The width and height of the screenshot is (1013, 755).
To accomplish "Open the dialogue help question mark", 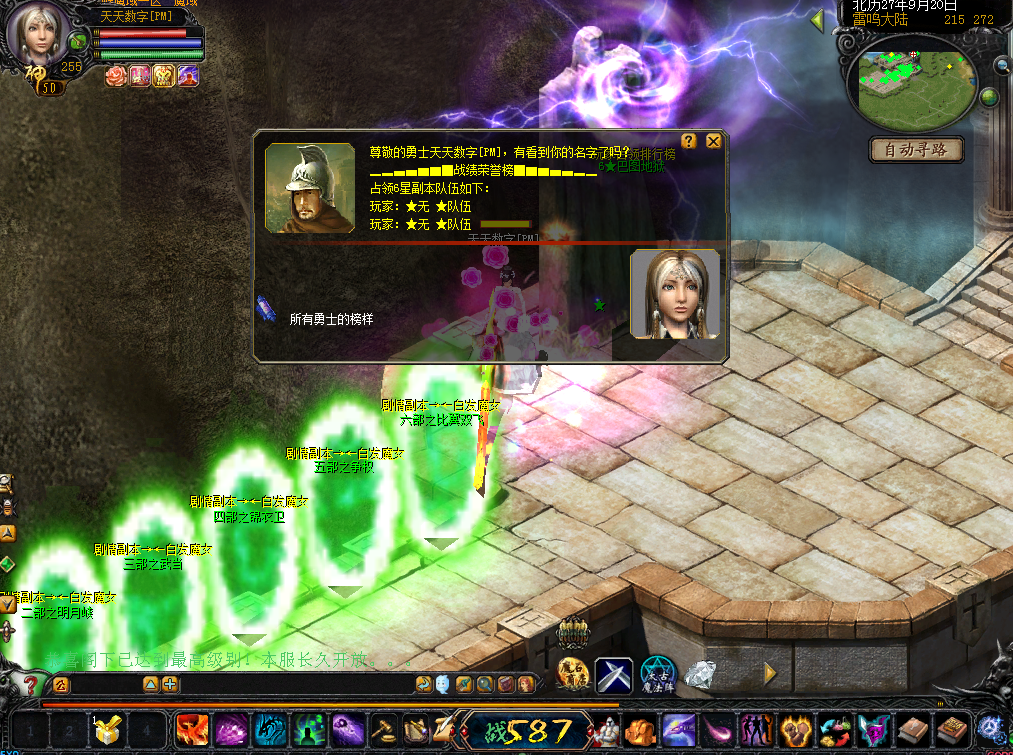I will [x=689, y=141].
